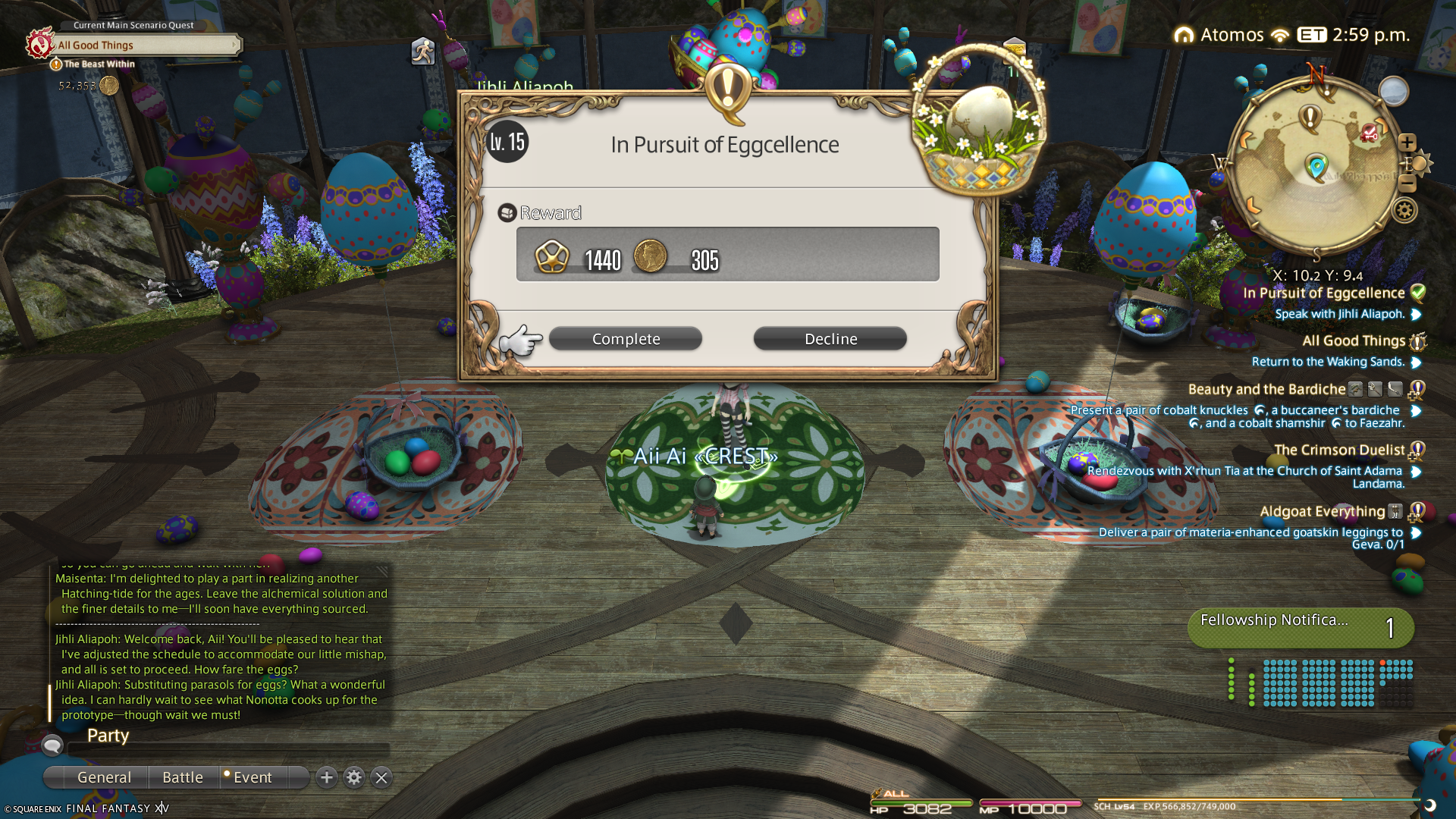Zoom out the minimap with minus button
This screenshot has height=819, width=1456.
click(x=1407, y=183)
